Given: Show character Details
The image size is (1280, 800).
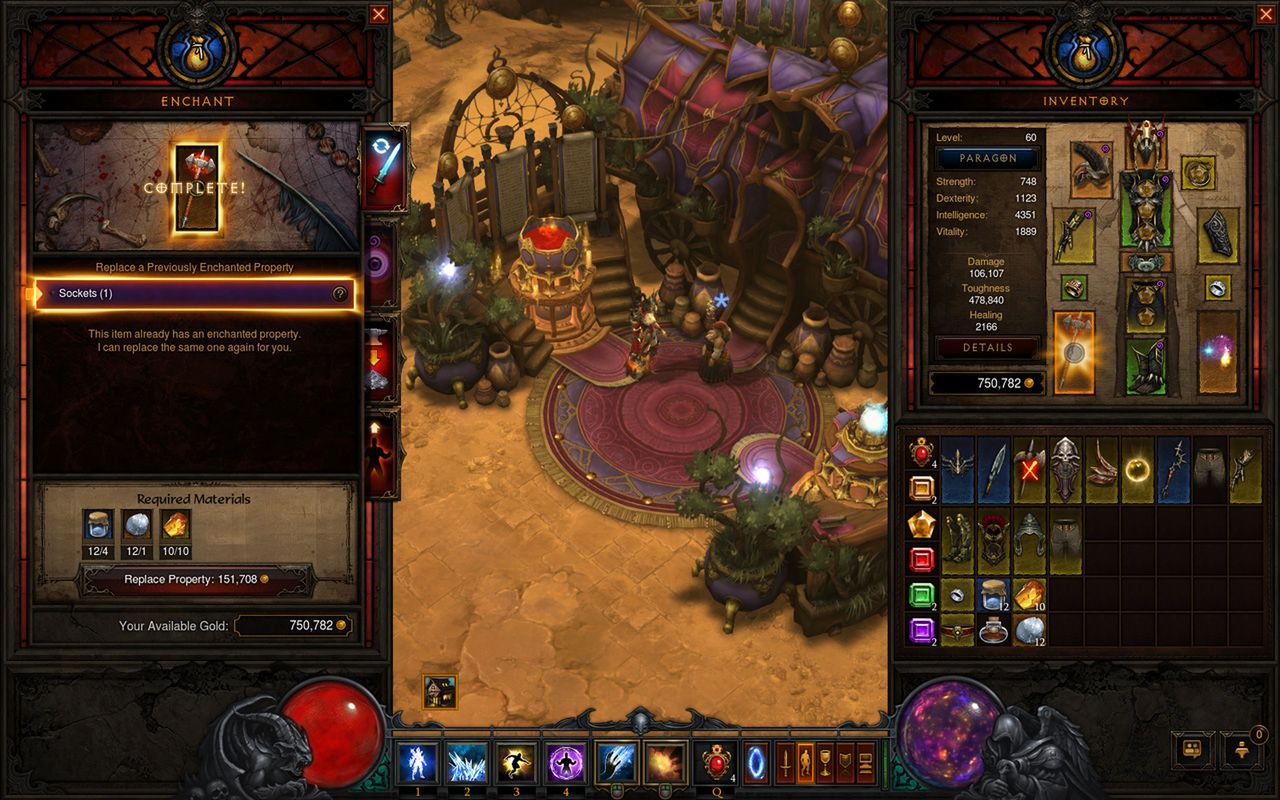Looking at the screenshot, I should tap(987, 348).
